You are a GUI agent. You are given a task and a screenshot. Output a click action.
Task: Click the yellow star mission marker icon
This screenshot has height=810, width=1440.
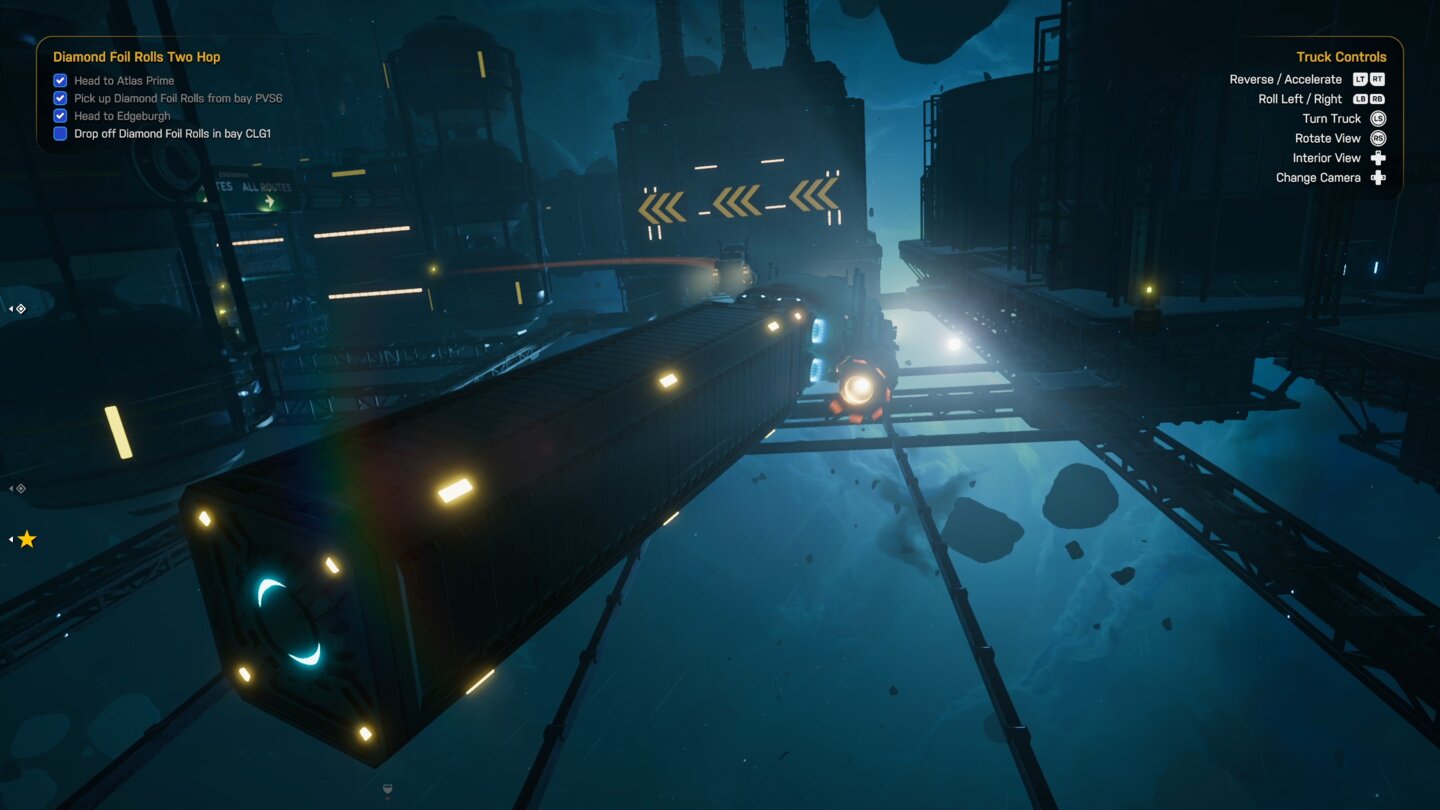click(27, 538)
